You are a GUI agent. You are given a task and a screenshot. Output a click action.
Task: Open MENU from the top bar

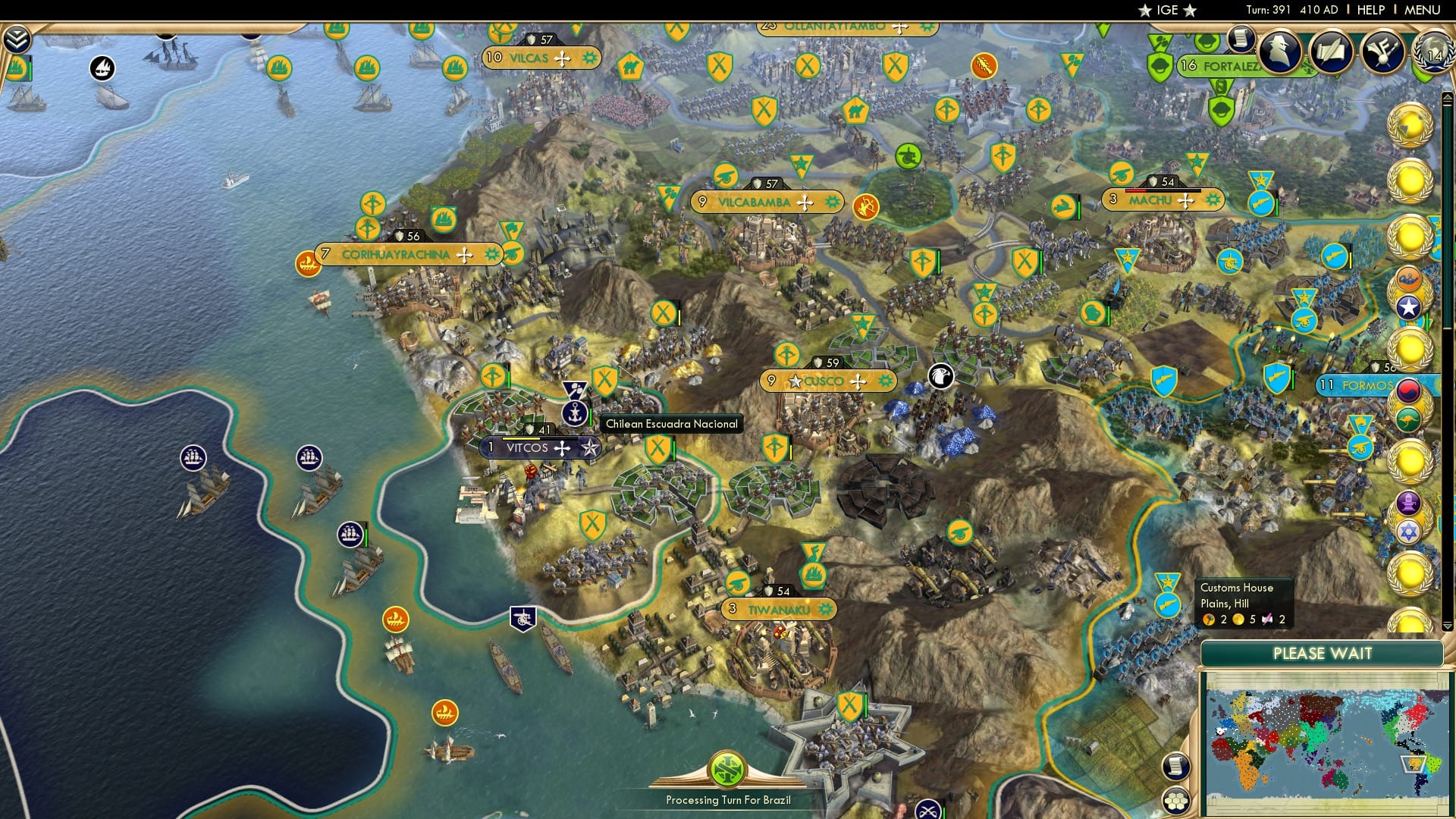click(x=1423, y=9)
